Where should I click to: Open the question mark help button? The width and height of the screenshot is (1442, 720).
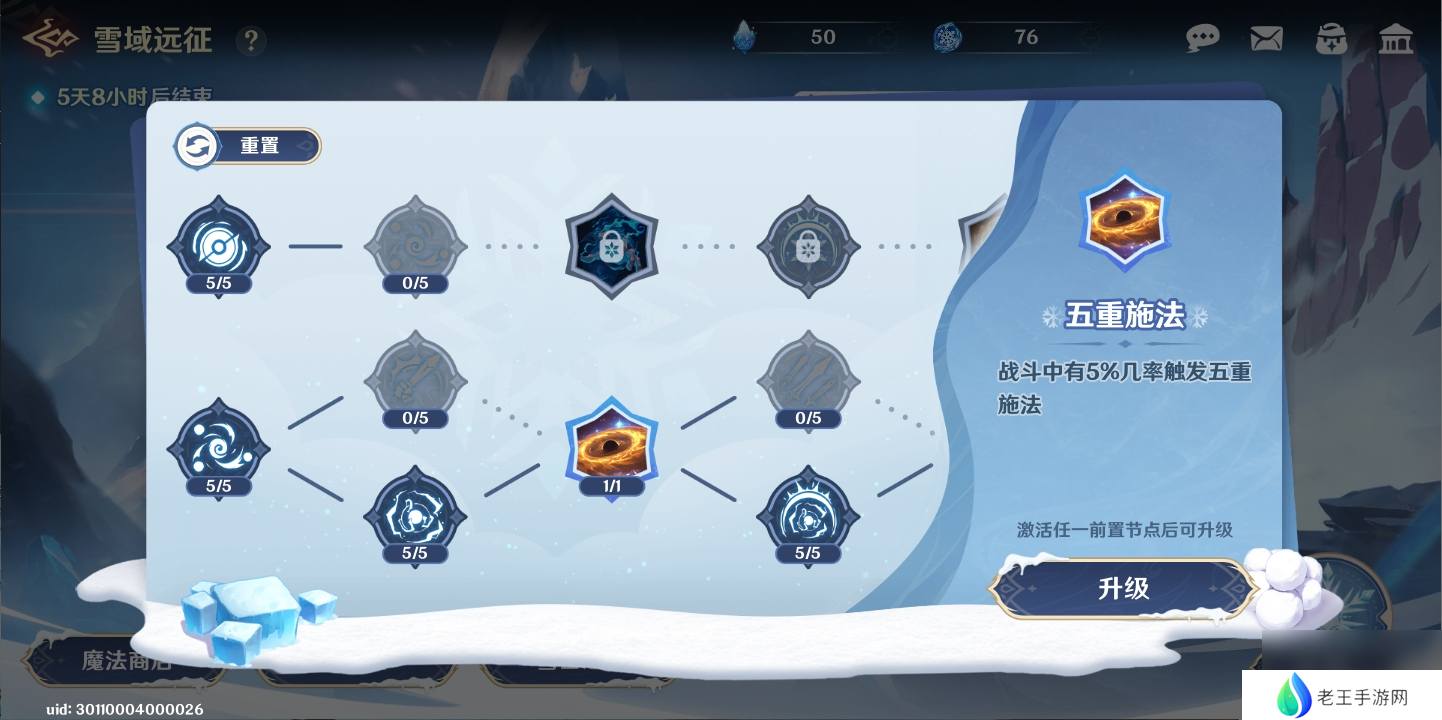coord(251,41)
